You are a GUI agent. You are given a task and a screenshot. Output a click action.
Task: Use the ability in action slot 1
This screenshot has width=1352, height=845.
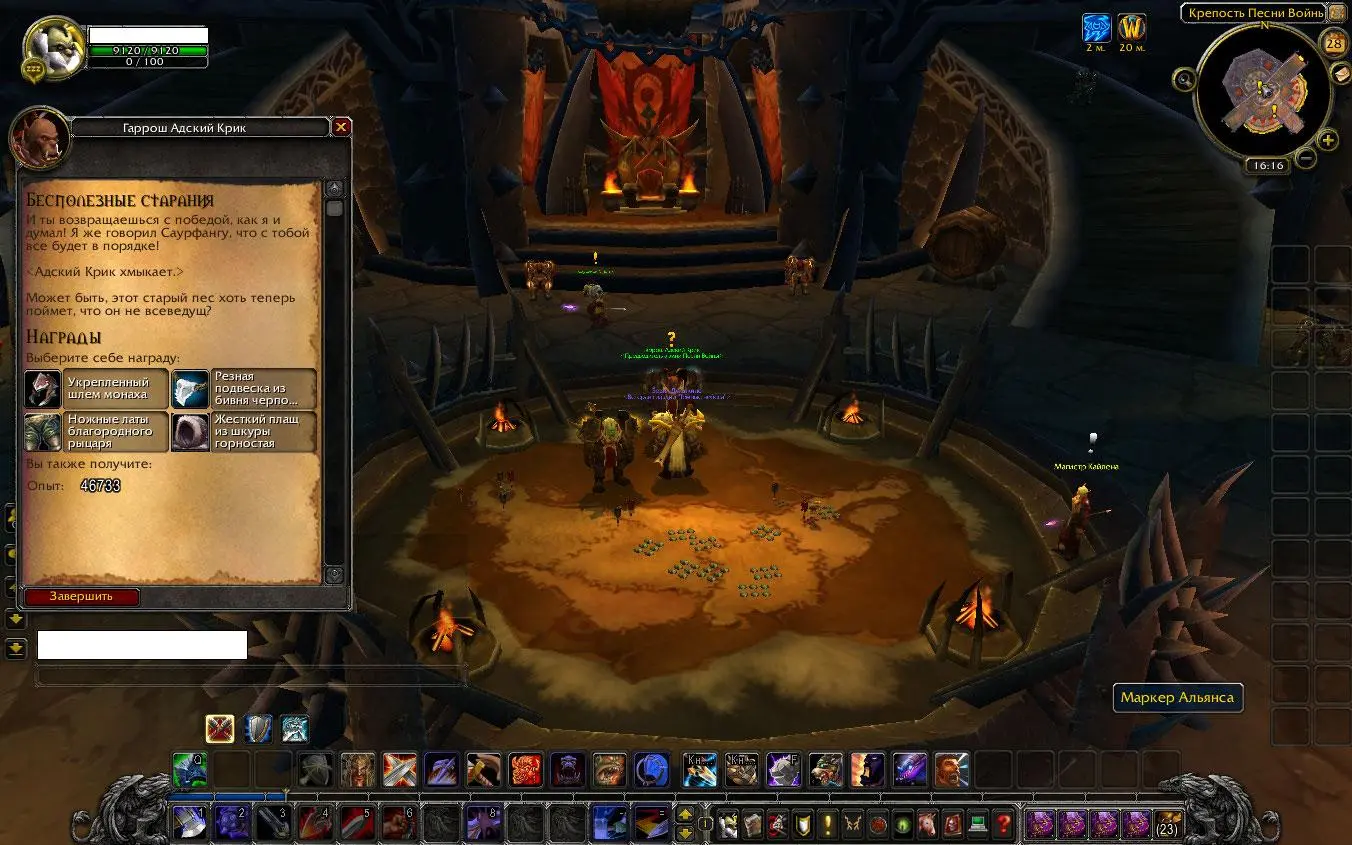[x=190, y=823]
